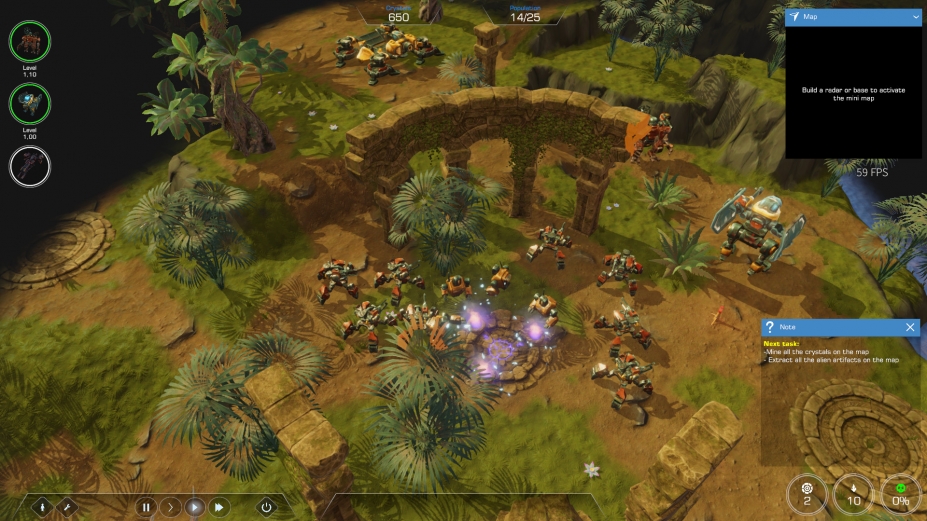927x521 pixels.
Task: Click the target counter showing 2
Action: 807,494
